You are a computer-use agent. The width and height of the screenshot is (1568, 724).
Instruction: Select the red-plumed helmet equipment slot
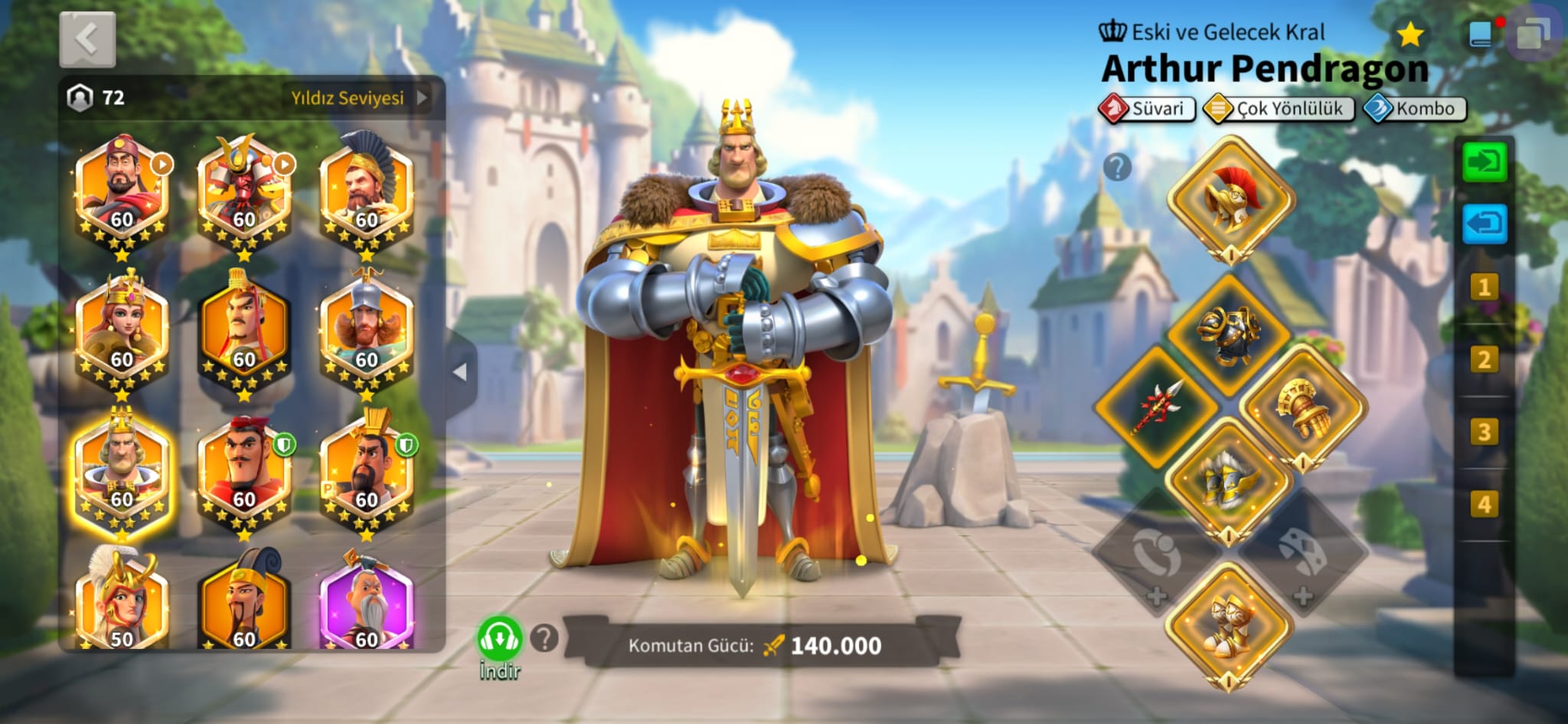(x=1230, y=199)
